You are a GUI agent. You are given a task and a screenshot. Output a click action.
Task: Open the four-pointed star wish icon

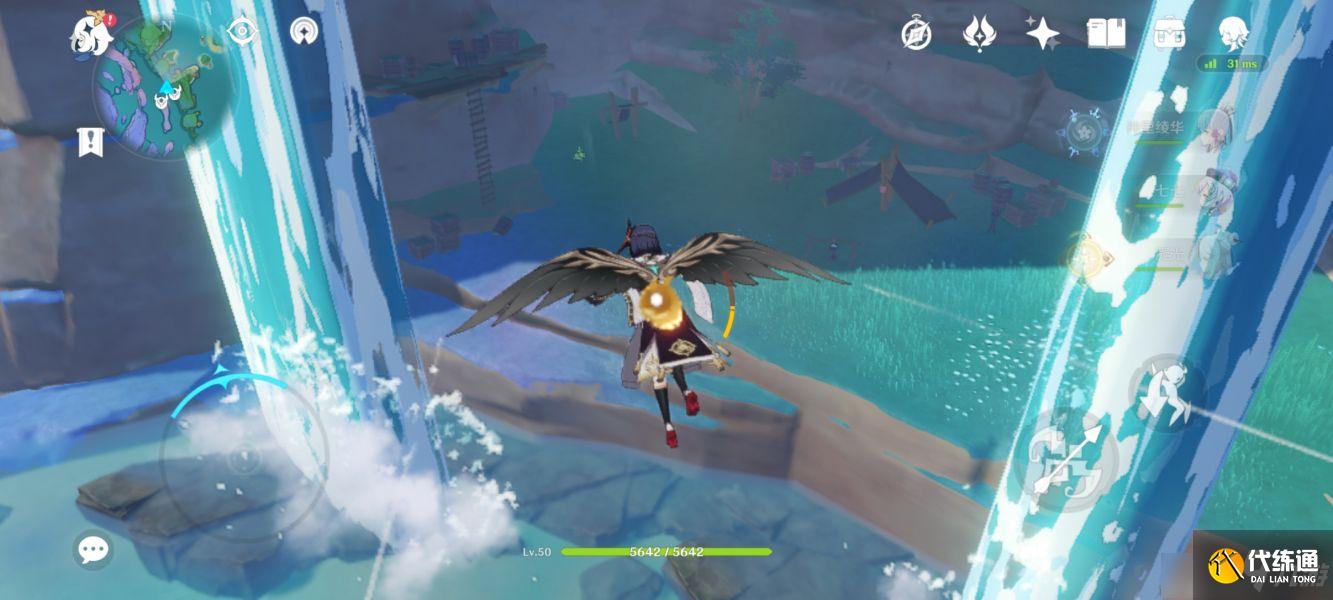point(1042,34)
